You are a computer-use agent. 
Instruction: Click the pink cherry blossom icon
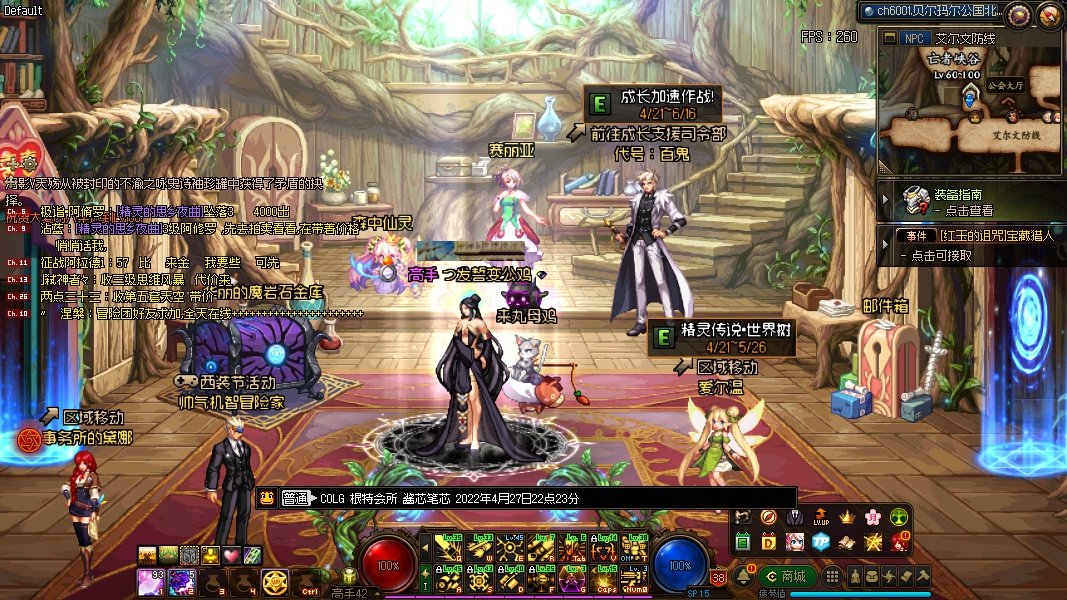872,518
